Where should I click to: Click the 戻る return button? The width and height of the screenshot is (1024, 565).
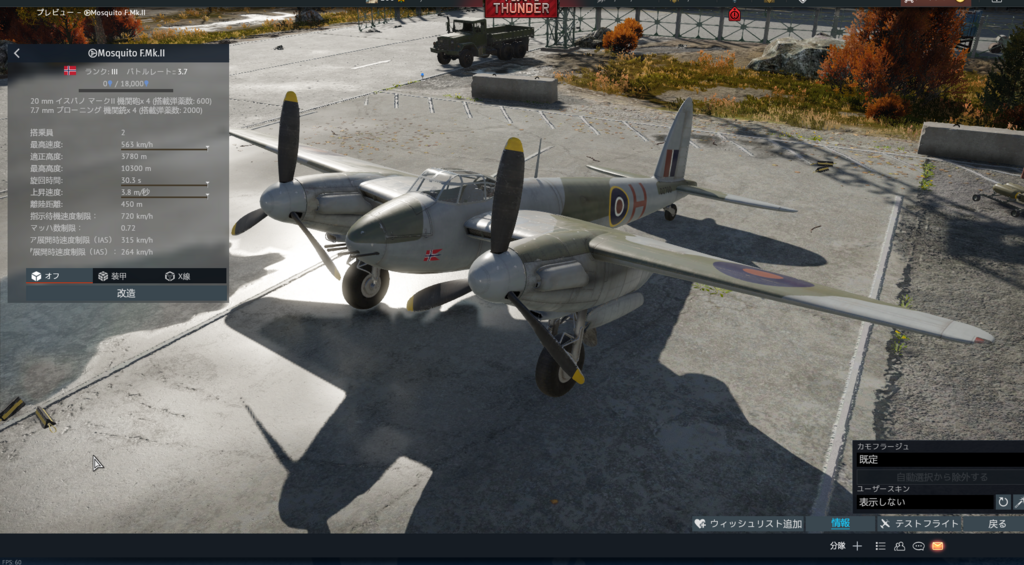click(997, 524)
